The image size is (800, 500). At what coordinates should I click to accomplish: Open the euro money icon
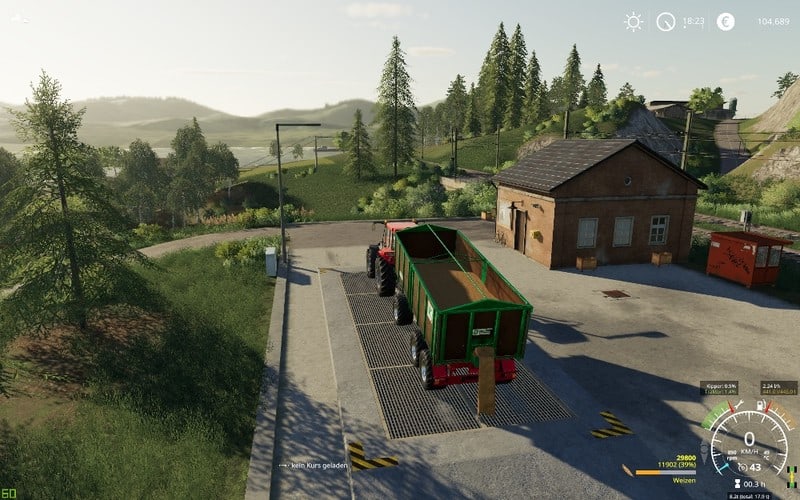click(725, 21)
